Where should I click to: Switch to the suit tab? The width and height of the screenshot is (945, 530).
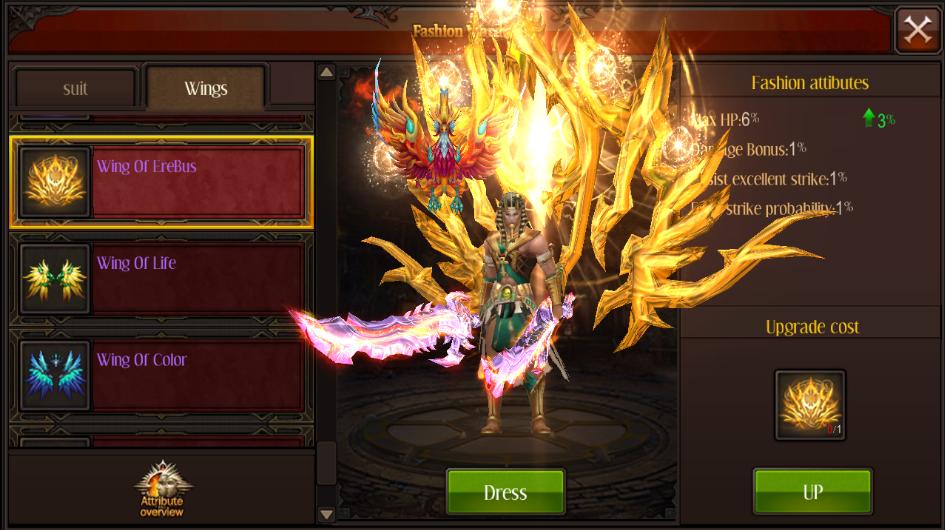[75, 88]
